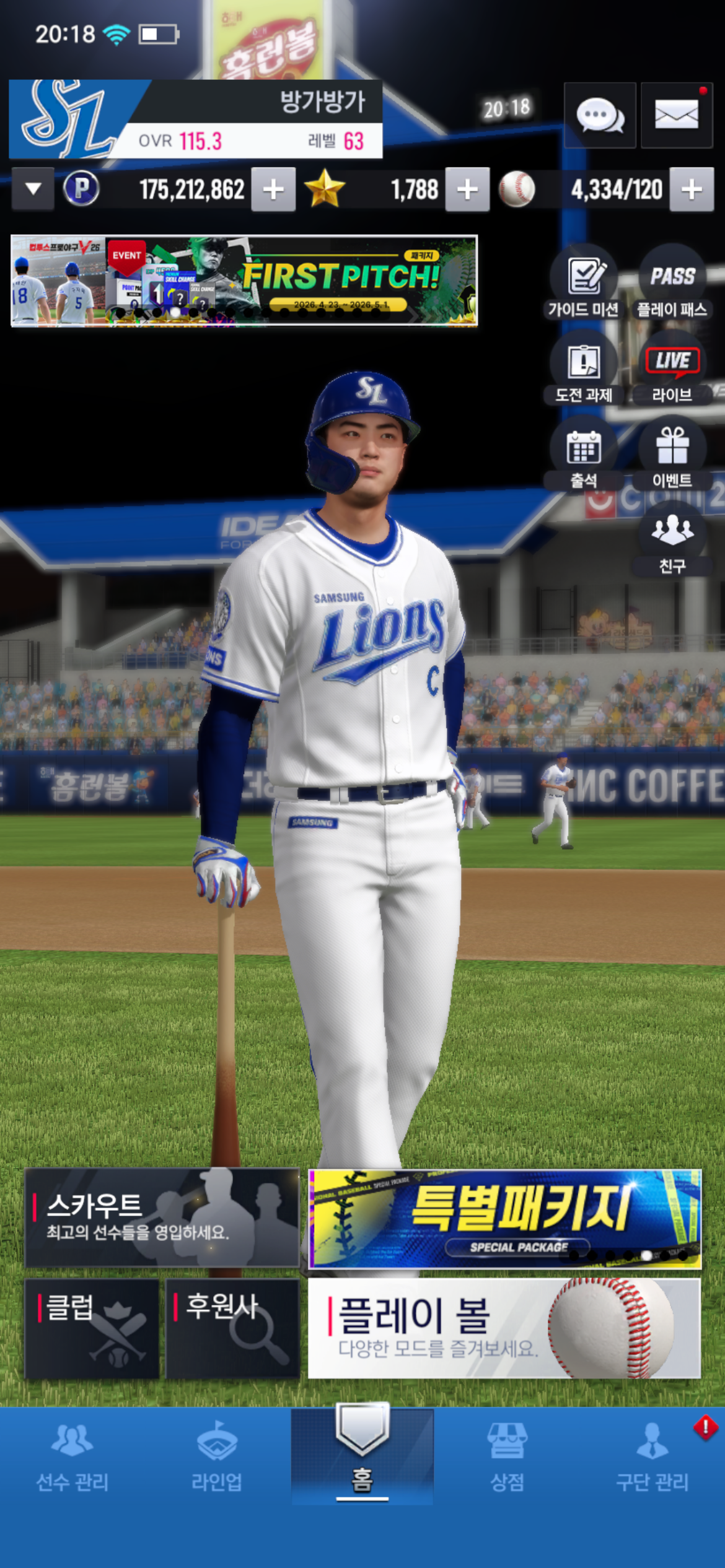Open the 스카우트 scout panel
The image size is (725, 1568).
click(162, 1217)
